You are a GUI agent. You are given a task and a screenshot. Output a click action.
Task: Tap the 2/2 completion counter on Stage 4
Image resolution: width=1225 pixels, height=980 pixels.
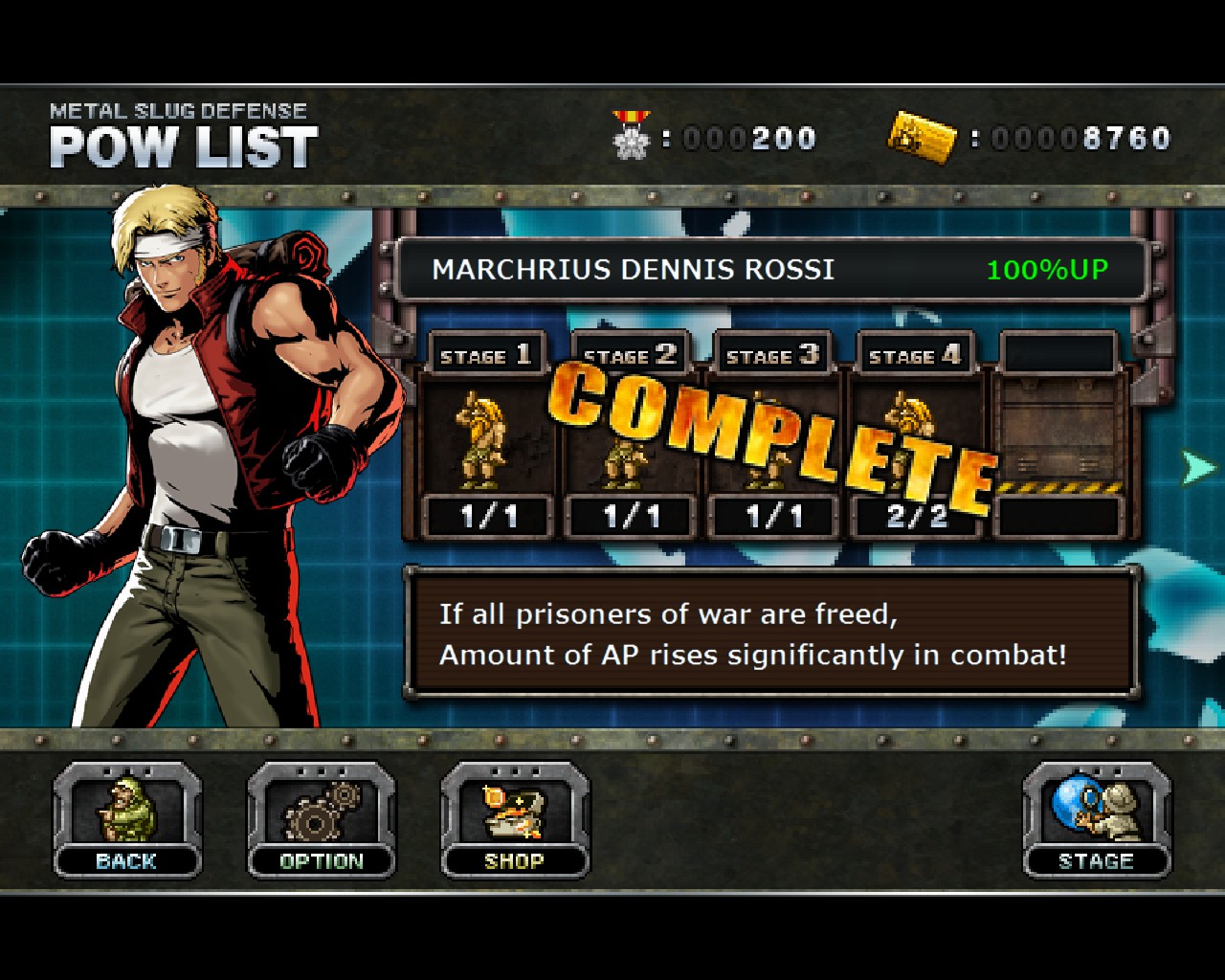(x=915, y=514)
